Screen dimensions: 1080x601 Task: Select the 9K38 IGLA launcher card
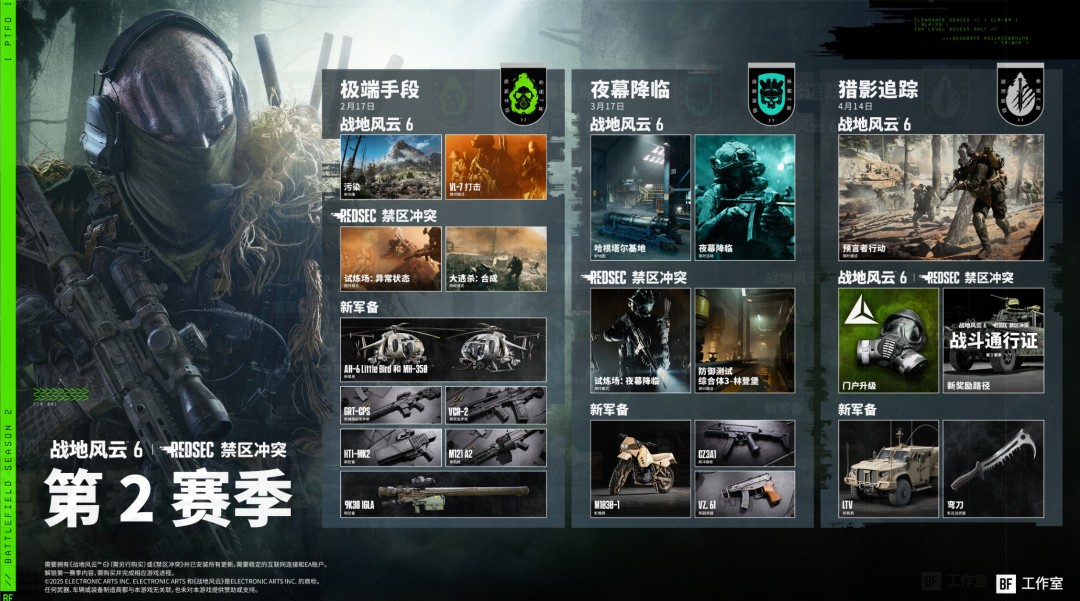443,493
